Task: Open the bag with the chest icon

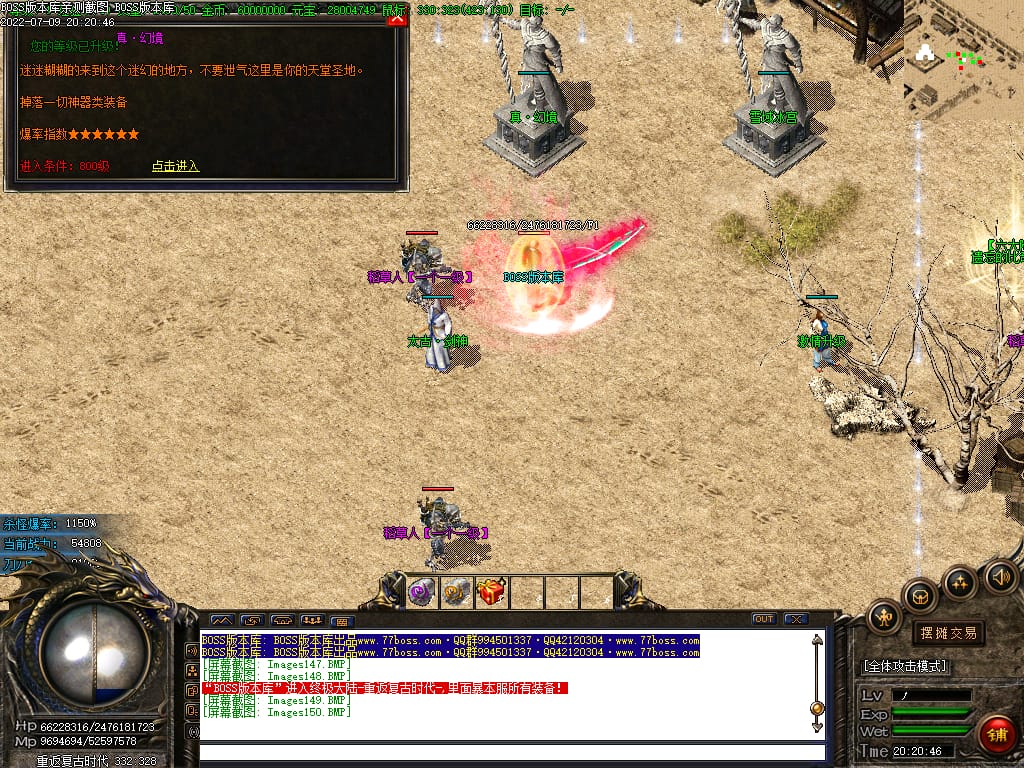Action: click(921, 596)
